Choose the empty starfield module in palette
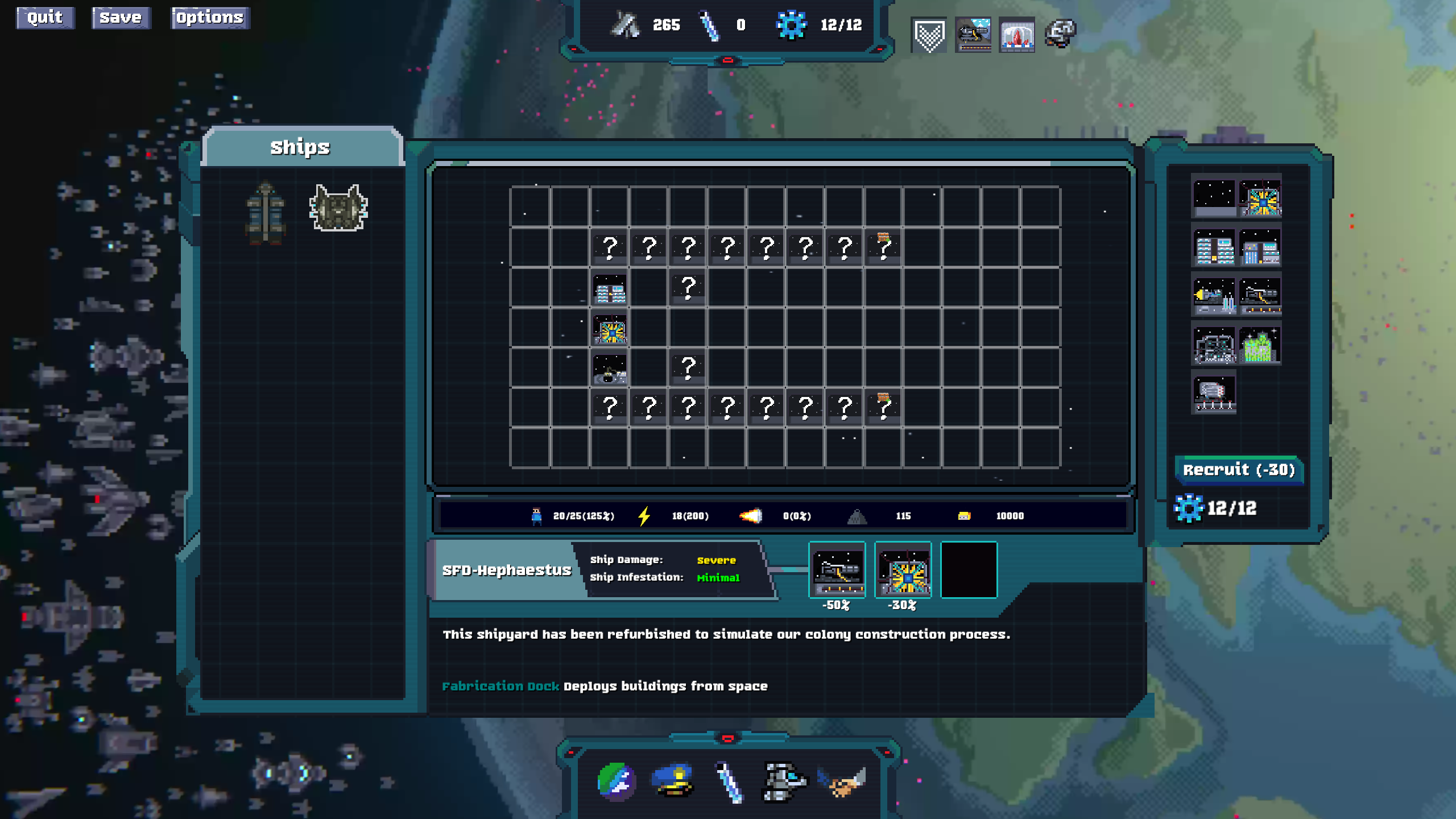Screen dimensions: 1456x819 coord(1214,197)
